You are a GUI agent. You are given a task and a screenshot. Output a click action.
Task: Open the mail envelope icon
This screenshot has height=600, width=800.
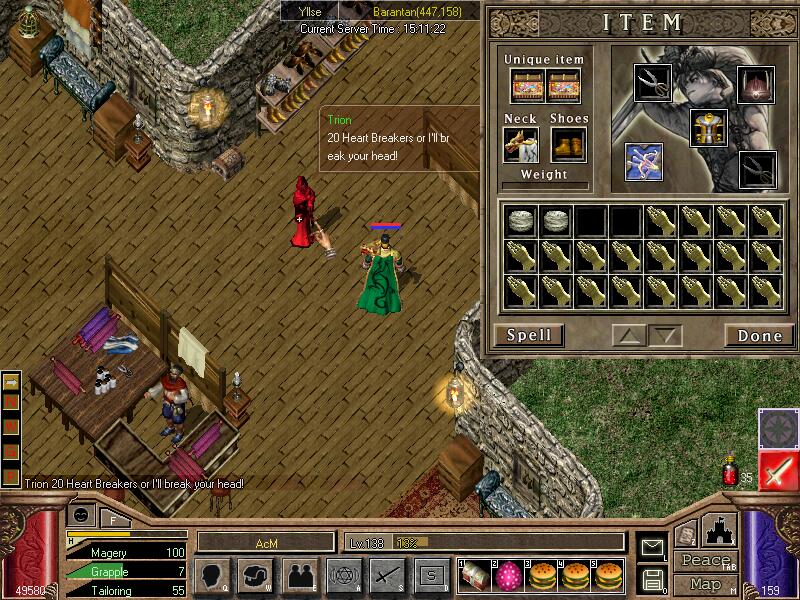click(x=653, y=546)
